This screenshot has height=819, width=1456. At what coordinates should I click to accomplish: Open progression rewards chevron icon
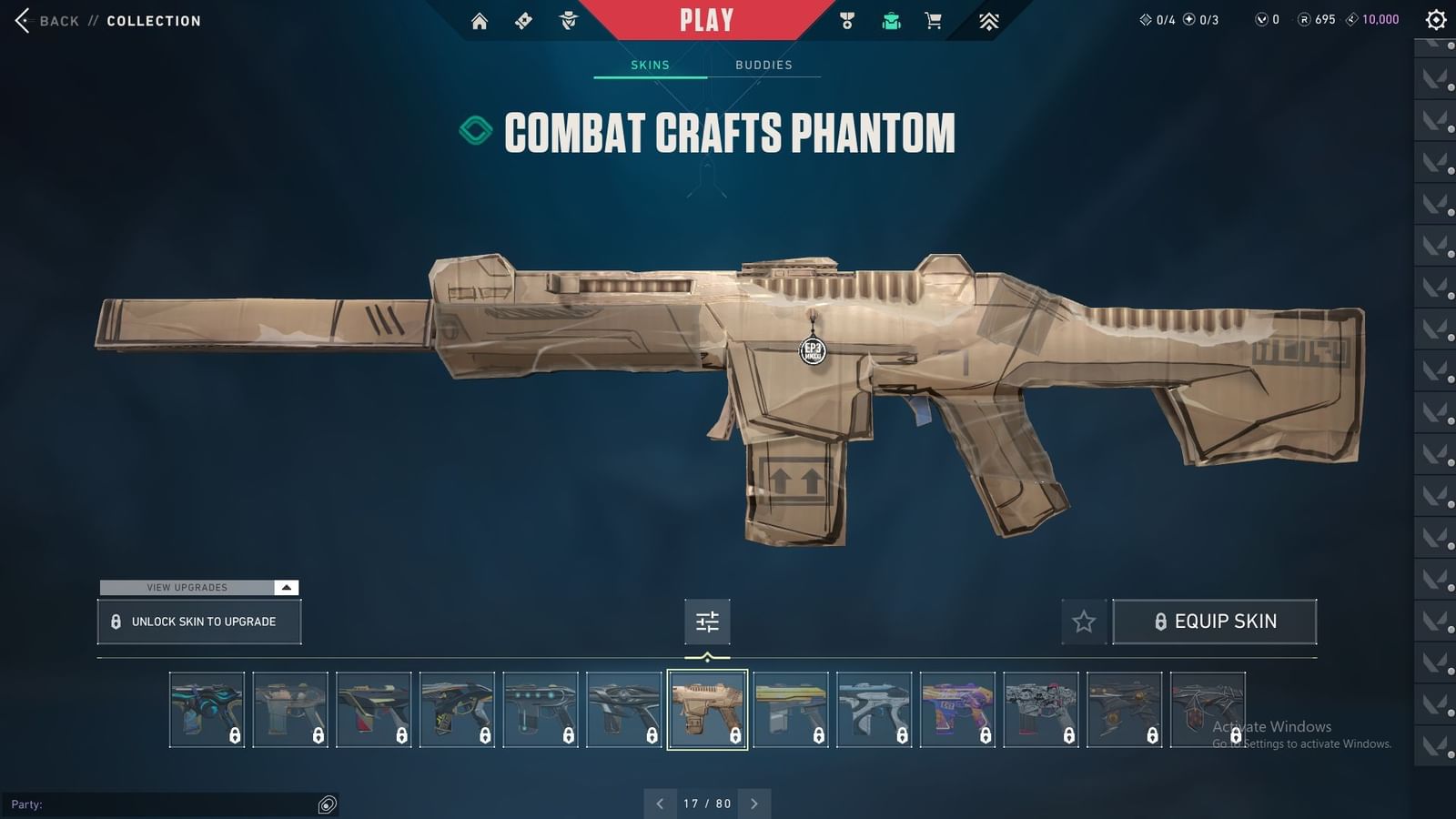pos(990,19)
